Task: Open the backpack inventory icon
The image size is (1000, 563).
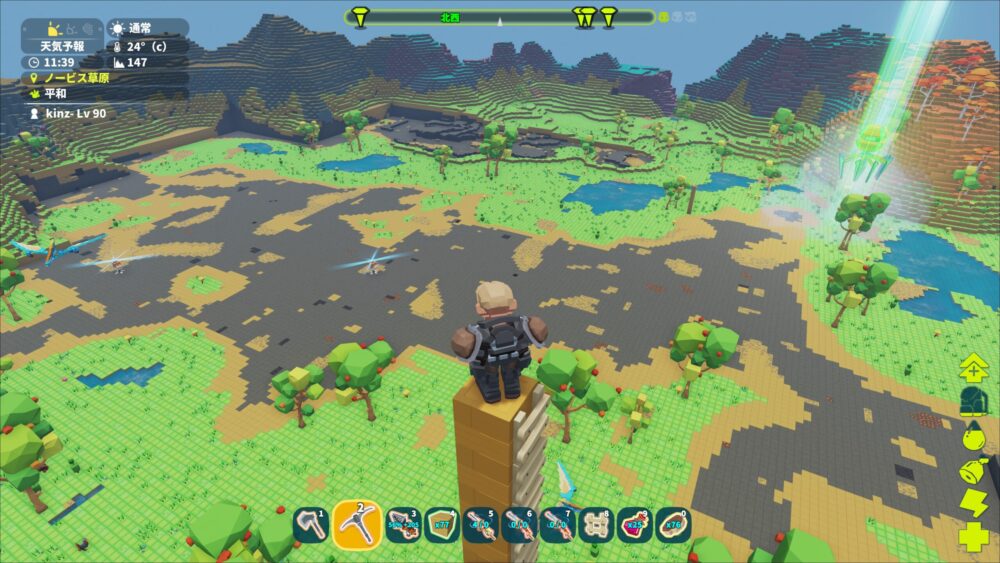Action: [x=974, y=402]
